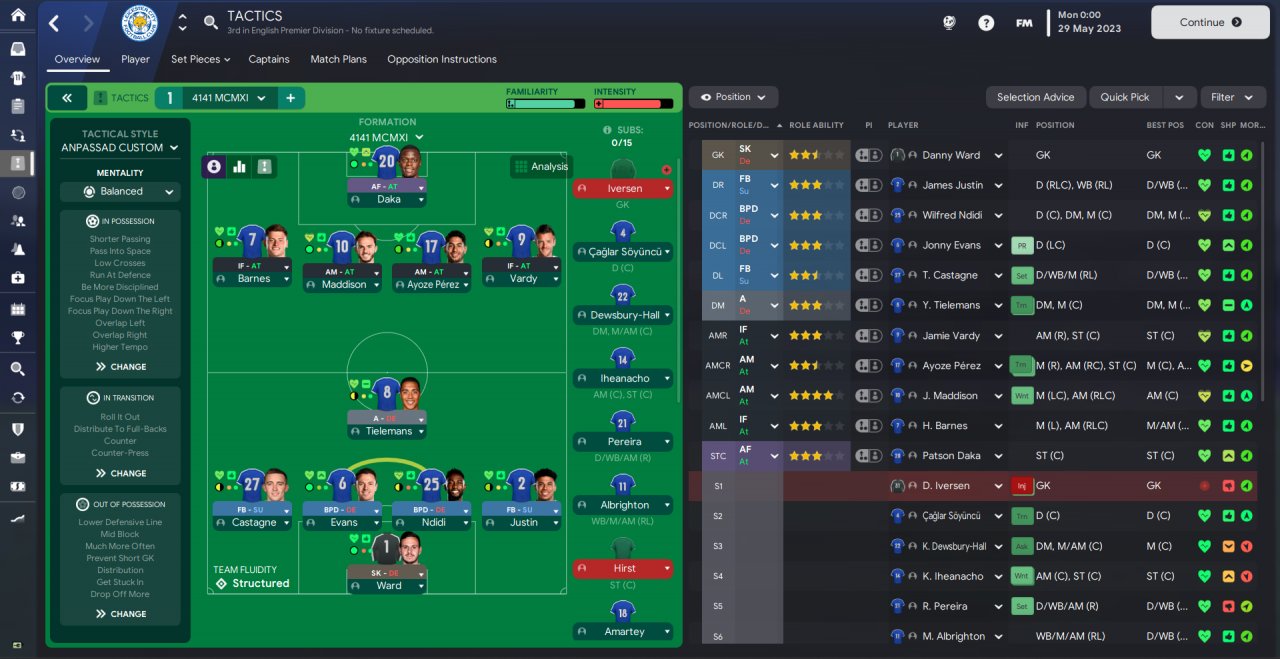
Task: Open the Set Pieces dropdown tab
Action: pos(200,59)
